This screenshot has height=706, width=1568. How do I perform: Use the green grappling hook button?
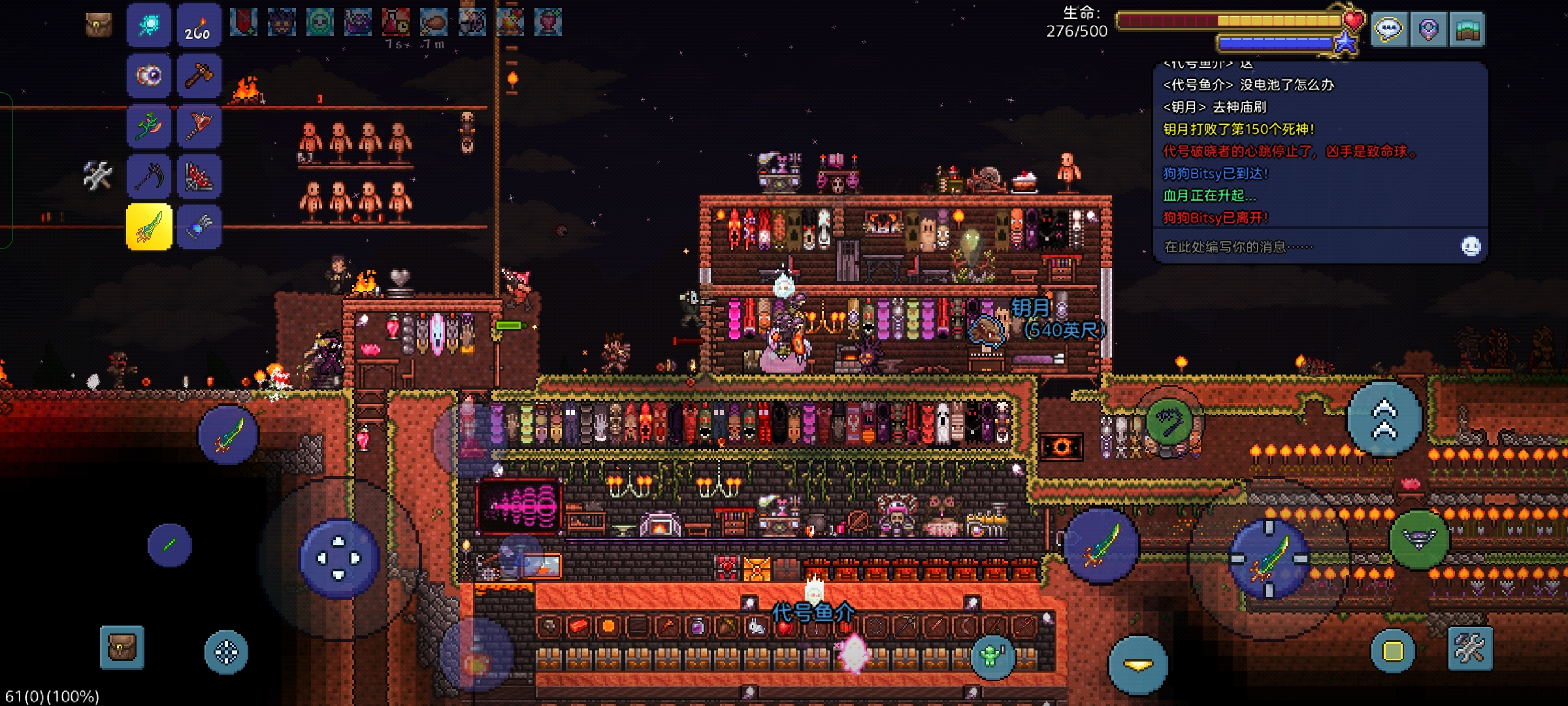[x=1169, y=420]
